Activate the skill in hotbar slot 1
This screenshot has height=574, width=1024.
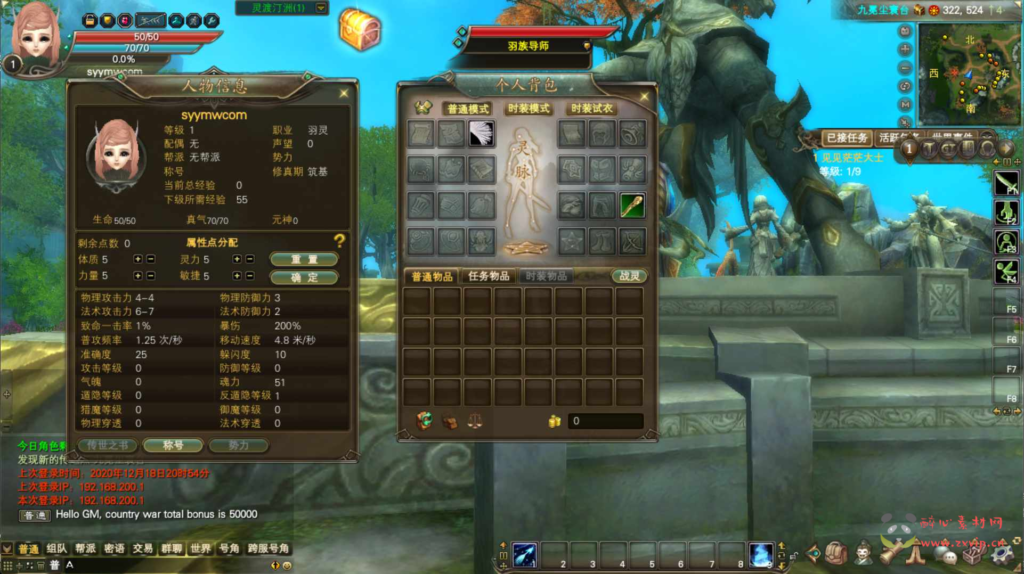click(527, 554)
